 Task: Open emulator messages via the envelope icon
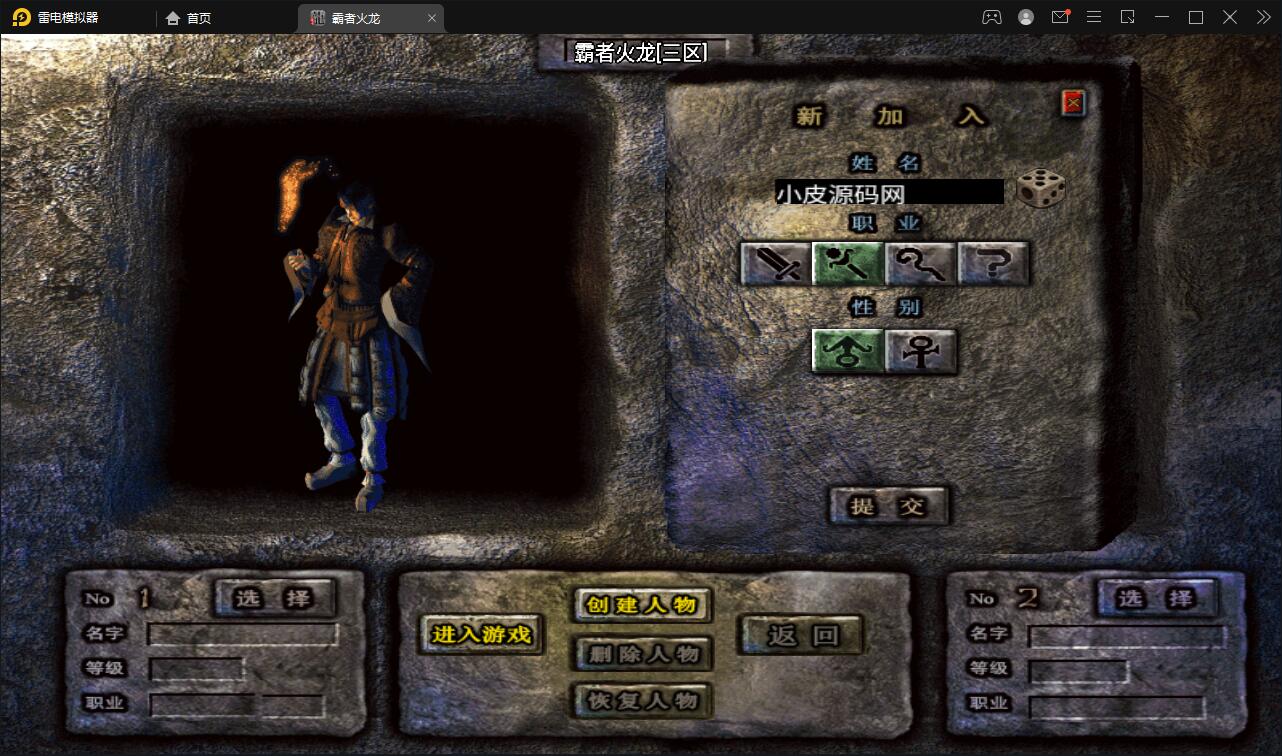[1060, 16]
